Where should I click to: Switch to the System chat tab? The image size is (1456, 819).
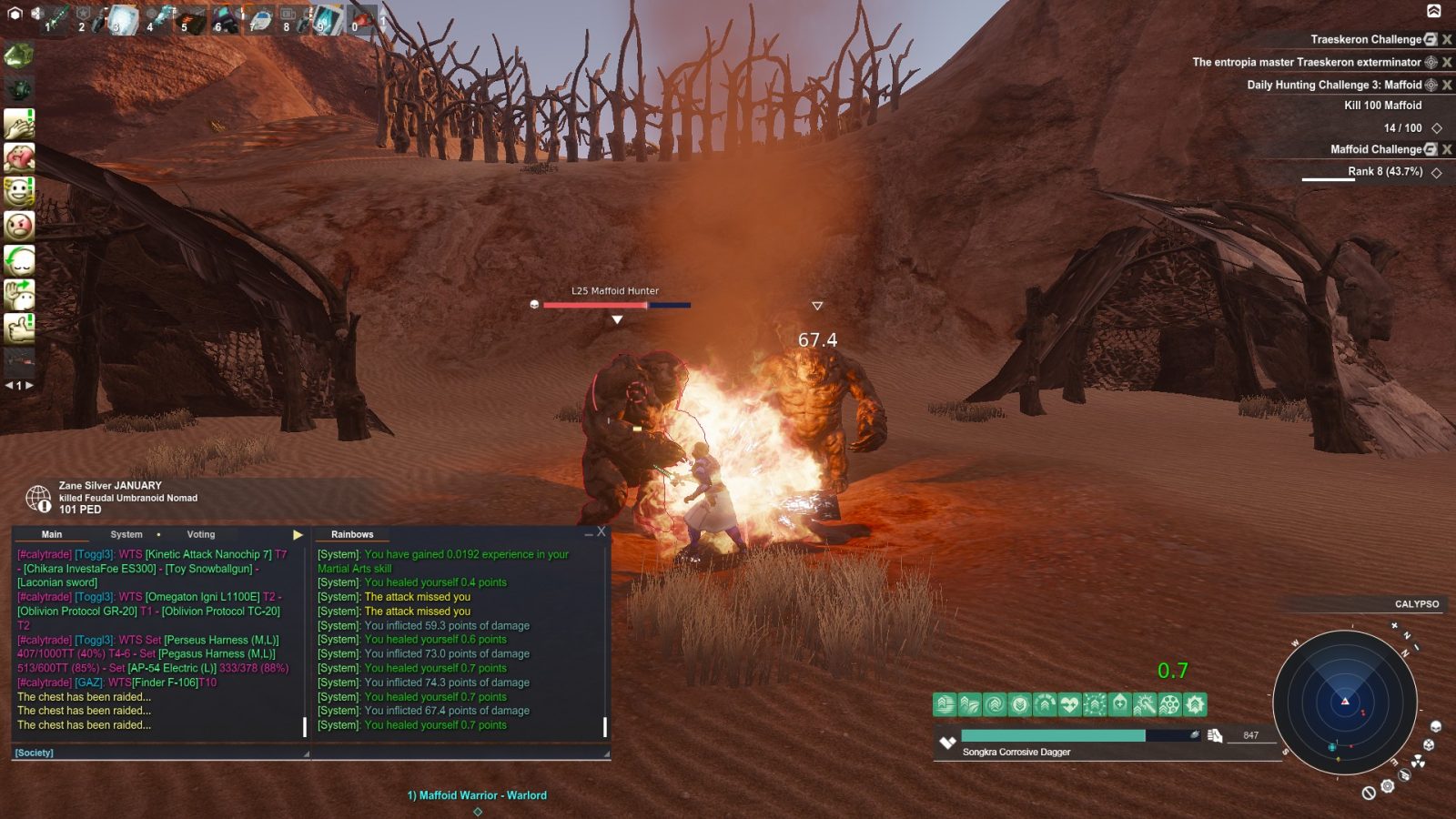point(126,534)
